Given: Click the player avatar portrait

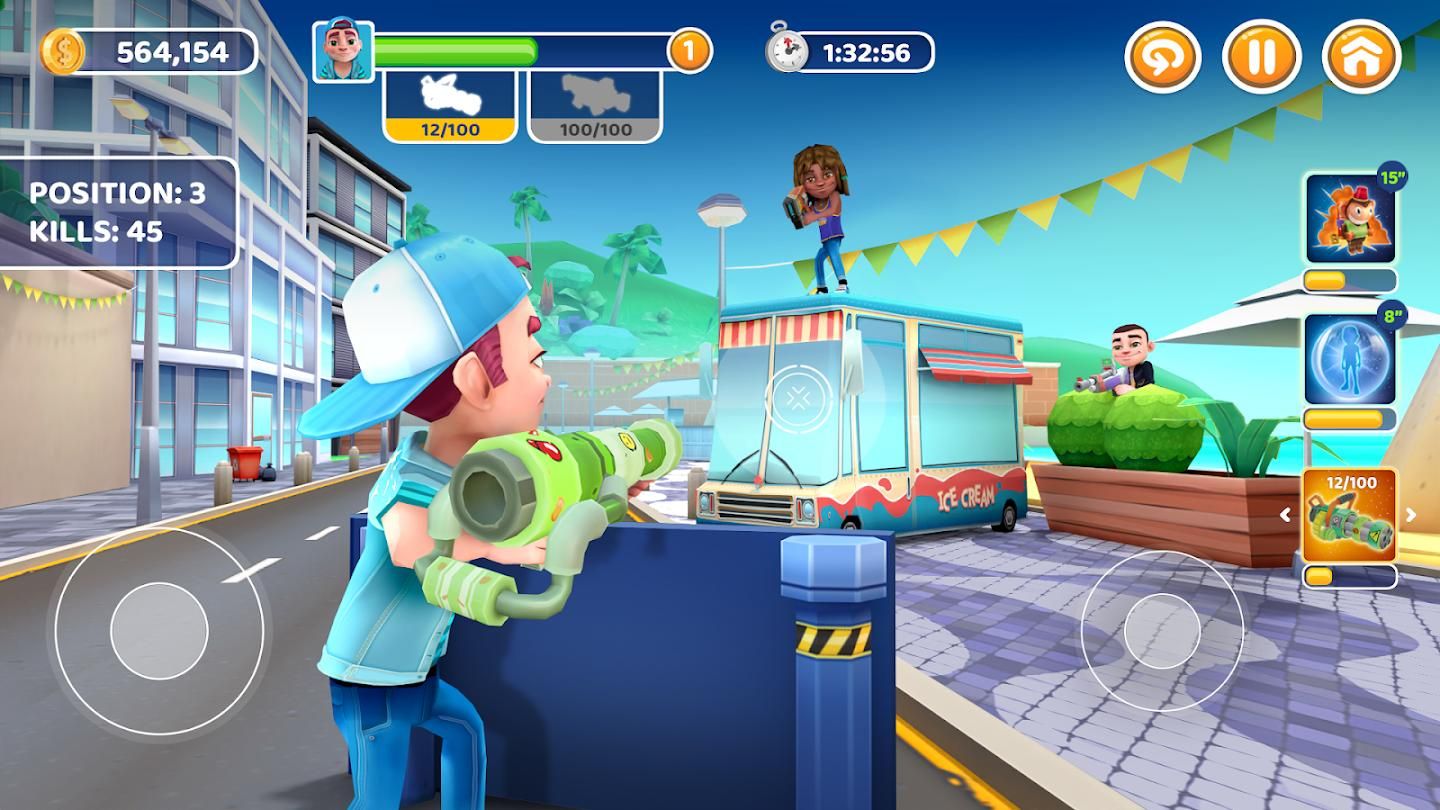Looking at the screenshot, I should tap(343, 50).
